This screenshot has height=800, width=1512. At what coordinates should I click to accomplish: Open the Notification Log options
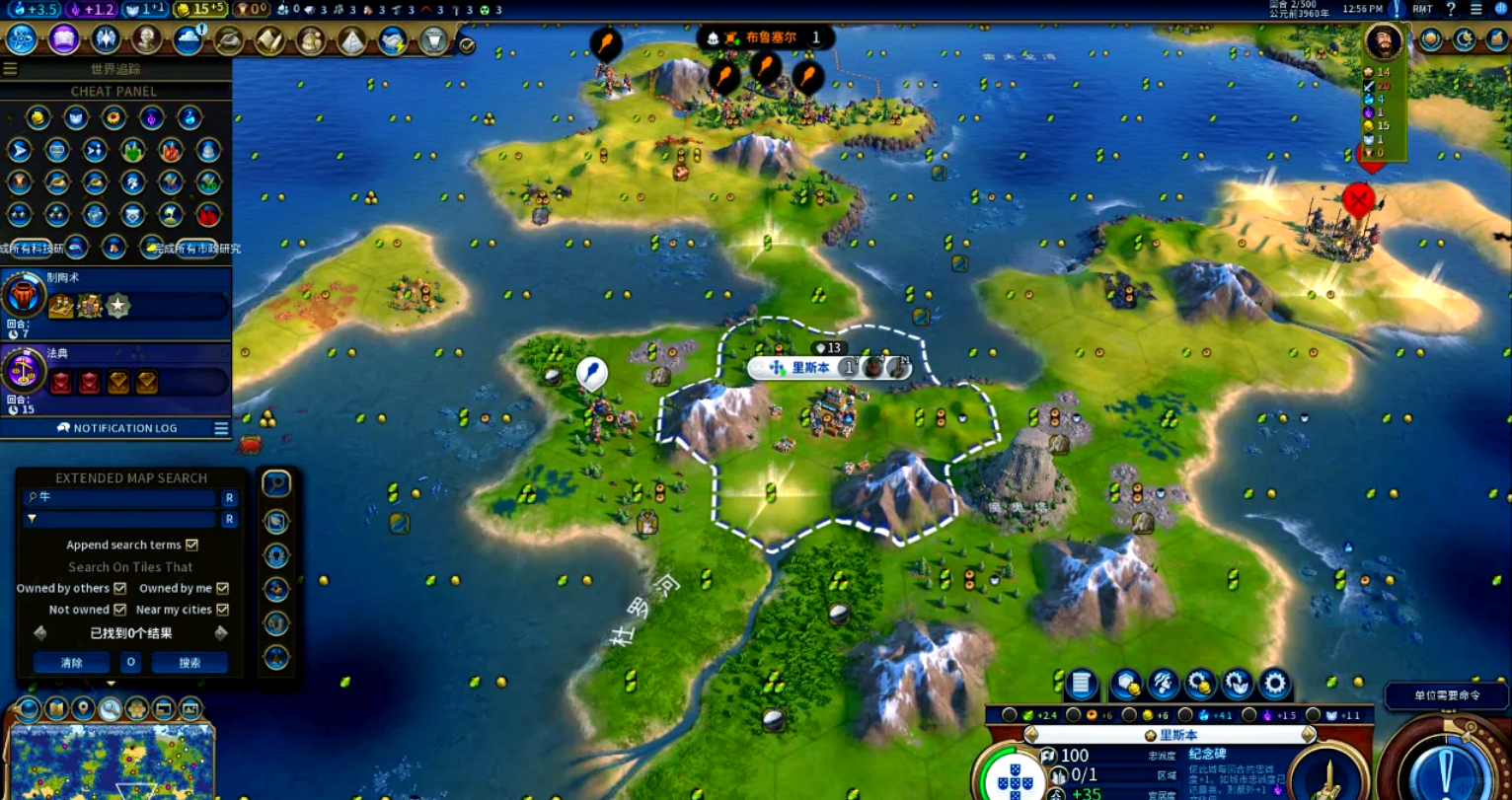pyautogui.click(x=221, y=428)
